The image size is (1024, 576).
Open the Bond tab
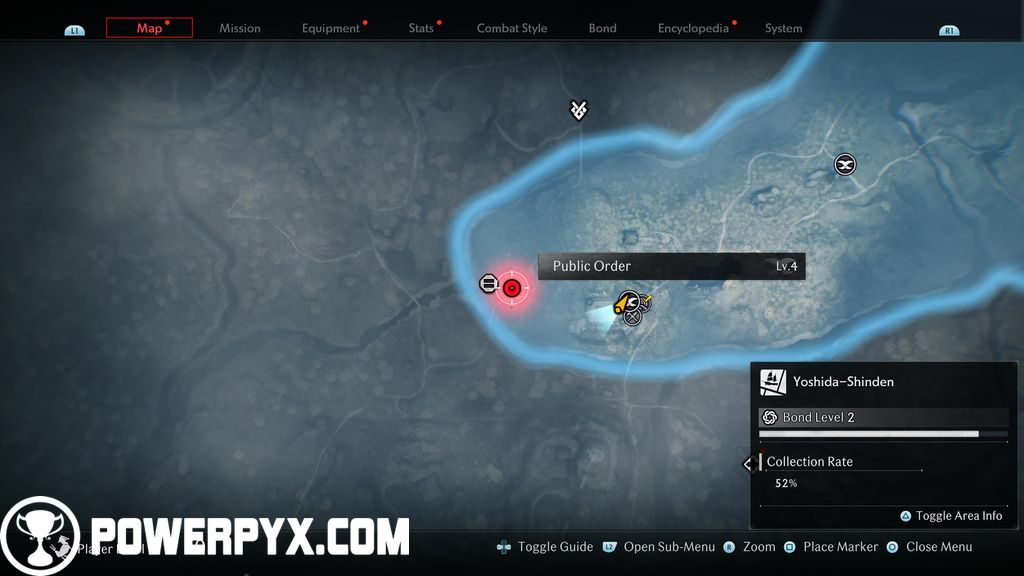(x=602, y=28)
